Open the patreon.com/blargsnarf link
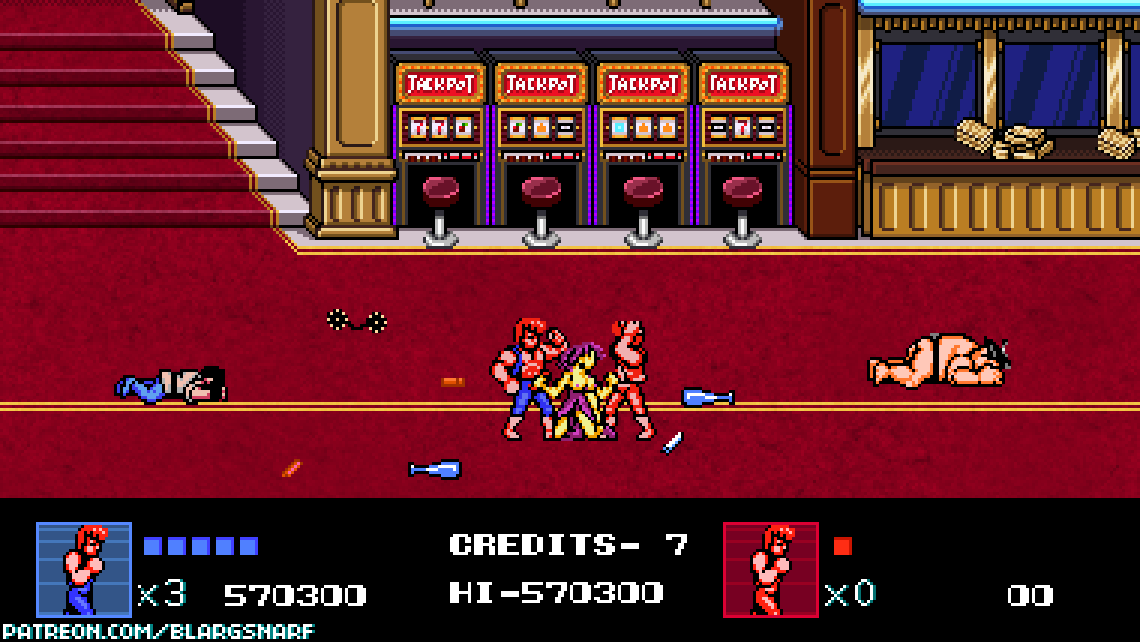 tap(158, 631)
